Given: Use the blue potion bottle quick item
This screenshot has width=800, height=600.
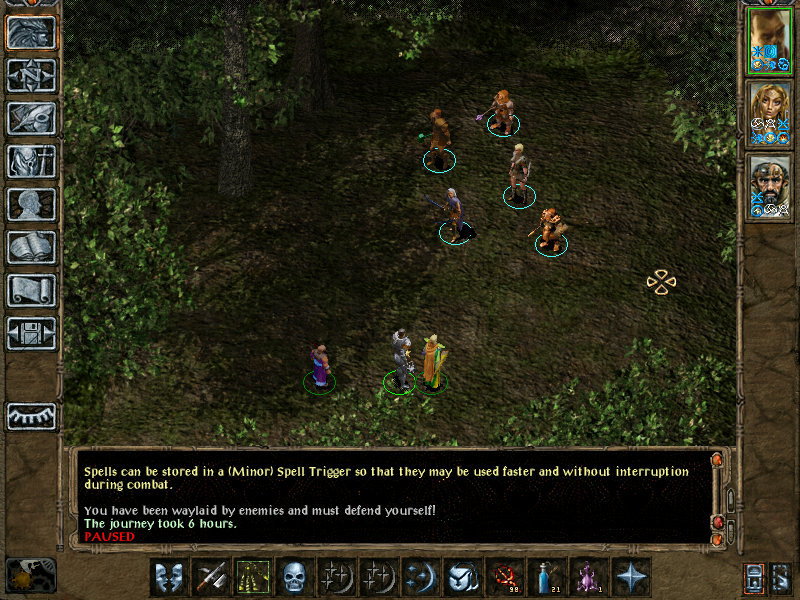Looking at the screenshot, I should pyautogui.click(x=546, y=577).
